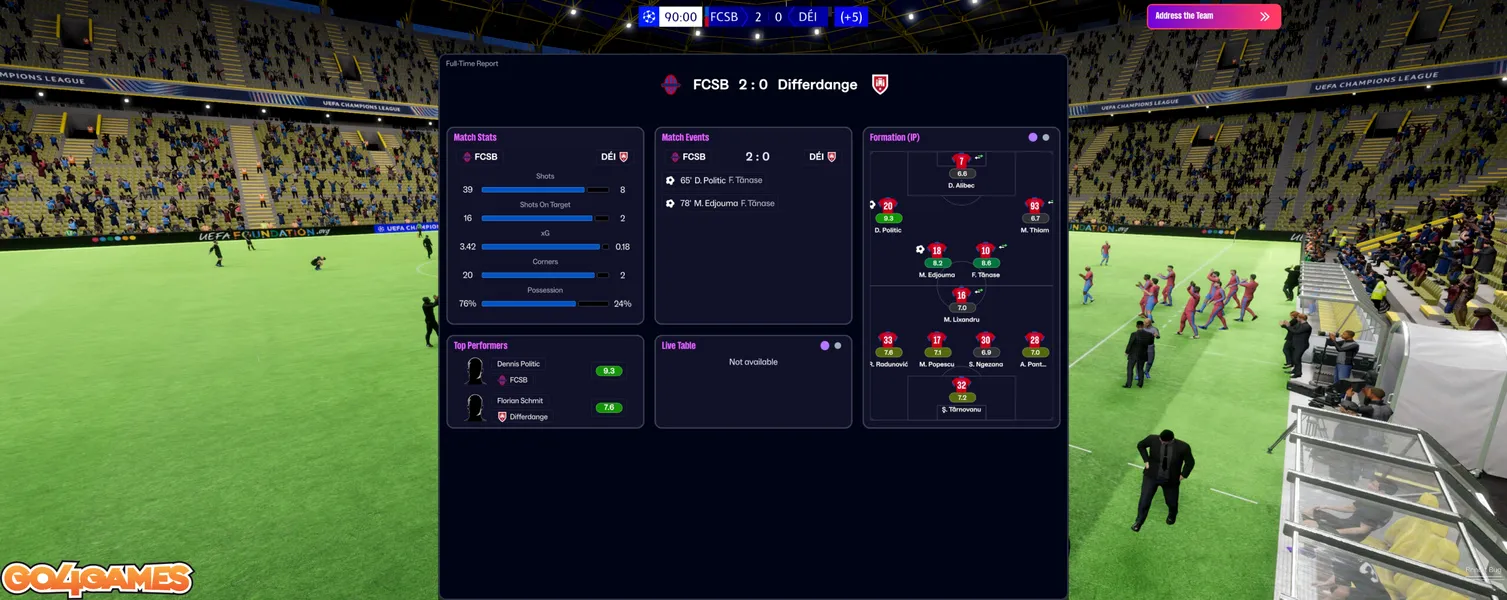Viewport: 1507px width, 600px height.
Task: Select D. Politic's number 20 shirt
Action: (x=888, y=206)
